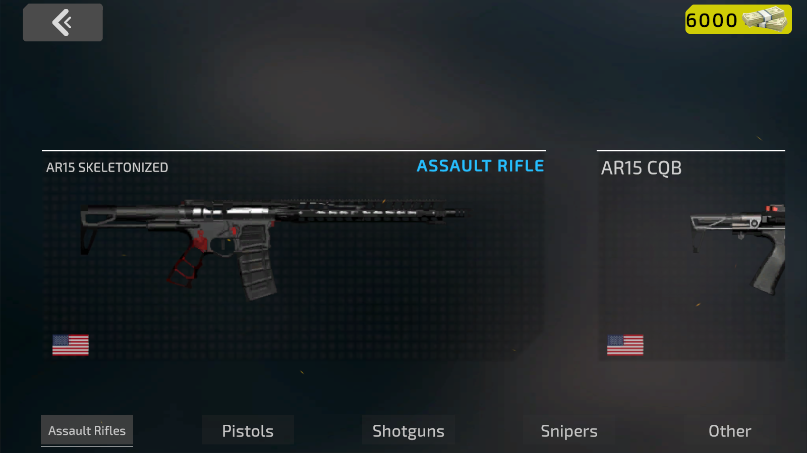Go back with the double-arrow button
The width and height of the screenshot is (807, 453).
tap(63, 23)
